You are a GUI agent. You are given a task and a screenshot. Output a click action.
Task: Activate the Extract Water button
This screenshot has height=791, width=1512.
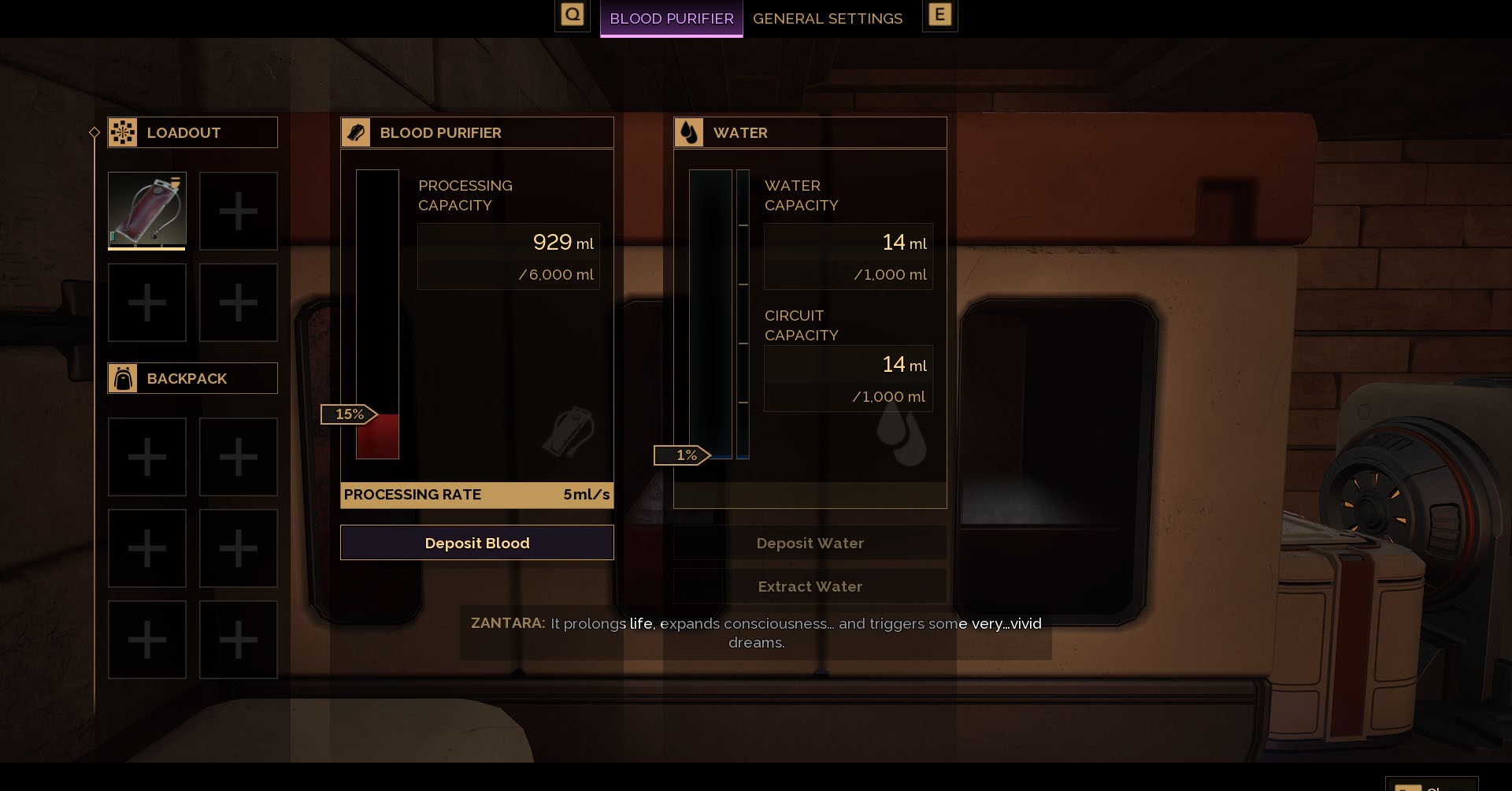pos(810,586)
